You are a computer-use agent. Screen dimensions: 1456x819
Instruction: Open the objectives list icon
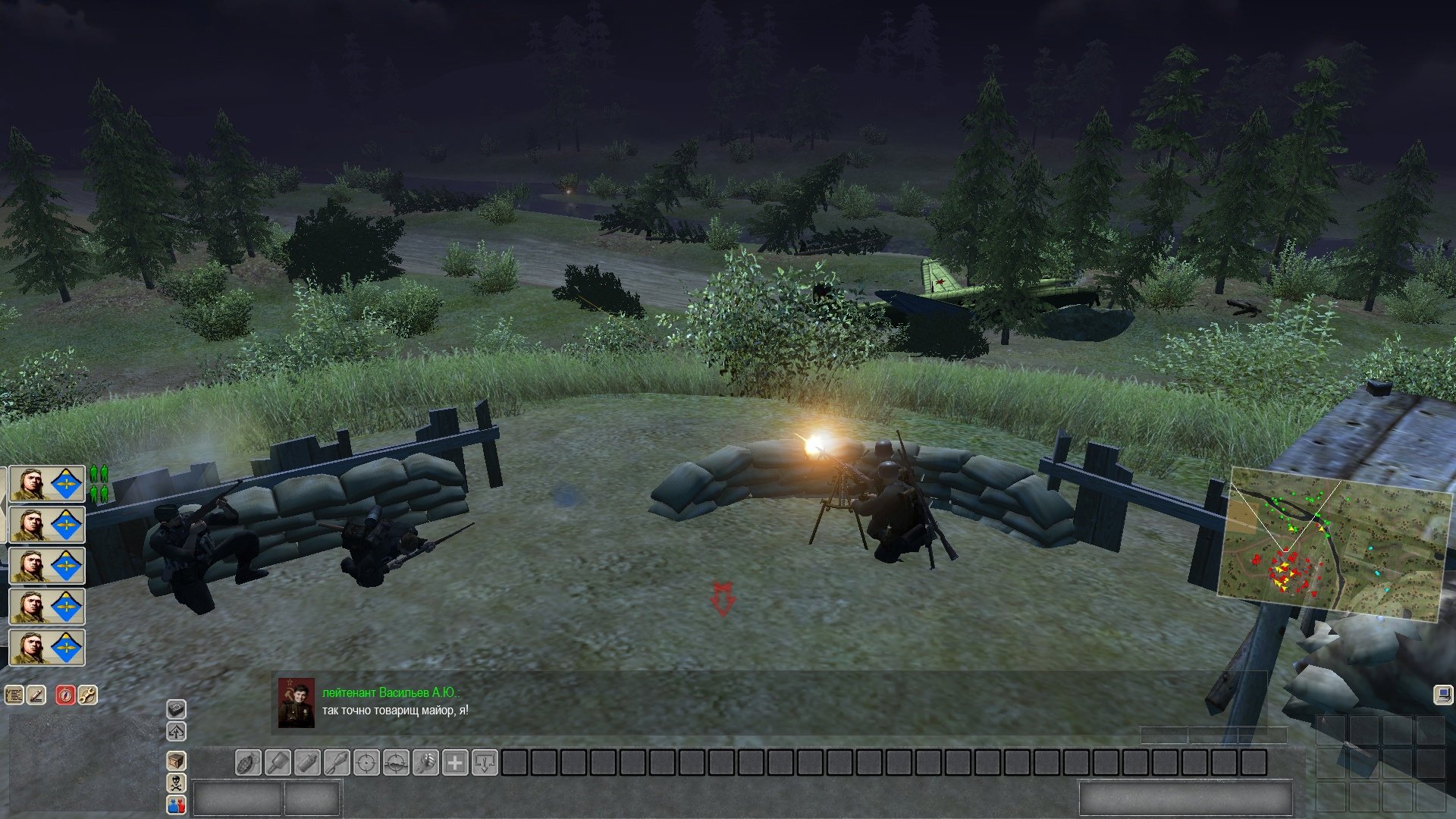[14, 695]
